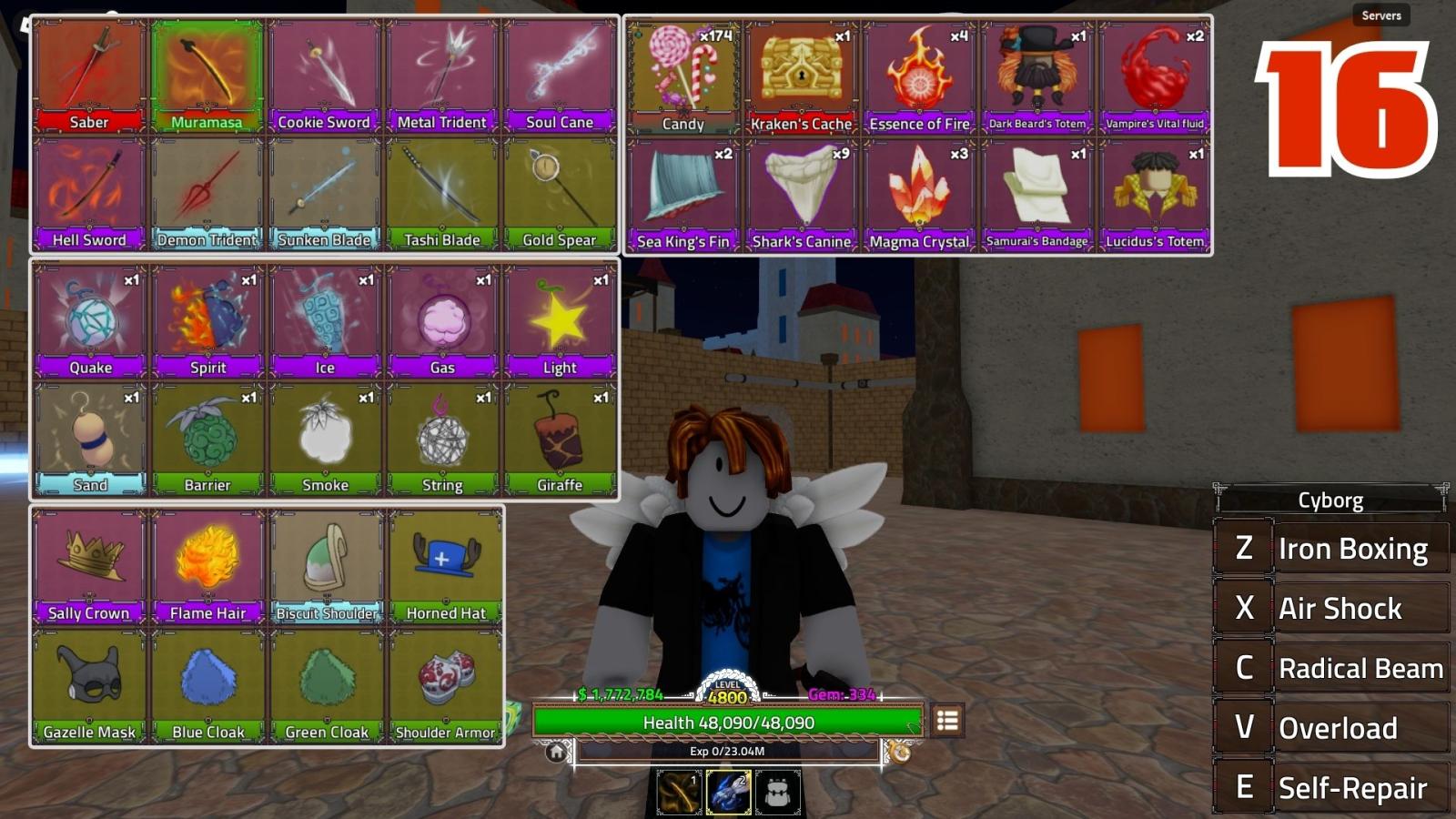Trigger the Self-Repair skill
This screenshot has height=819, width=1456.
coord(1330,787)
